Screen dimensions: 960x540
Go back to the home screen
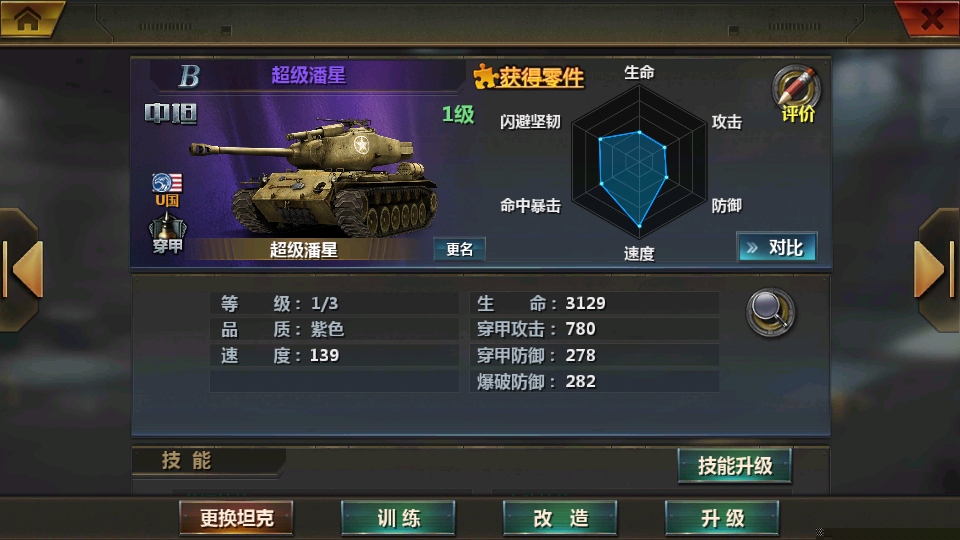coord(28,18)
